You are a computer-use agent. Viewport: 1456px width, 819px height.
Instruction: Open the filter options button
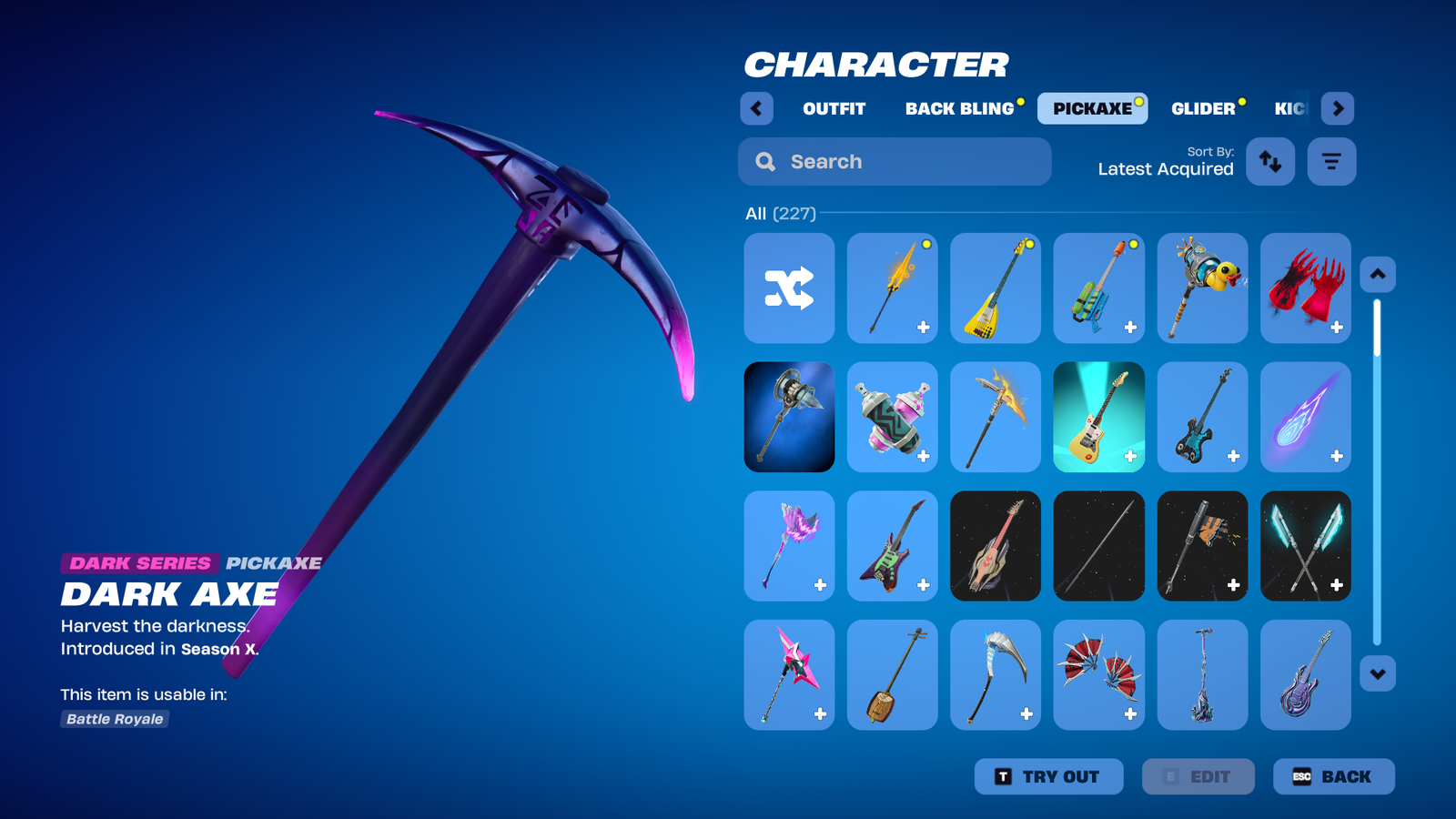(x=1331, y=162)
